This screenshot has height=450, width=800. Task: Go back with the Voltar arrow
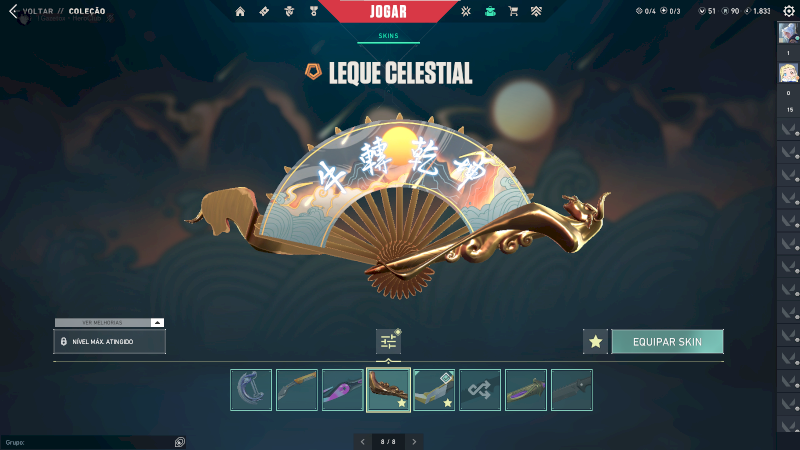tap(12, 12)
